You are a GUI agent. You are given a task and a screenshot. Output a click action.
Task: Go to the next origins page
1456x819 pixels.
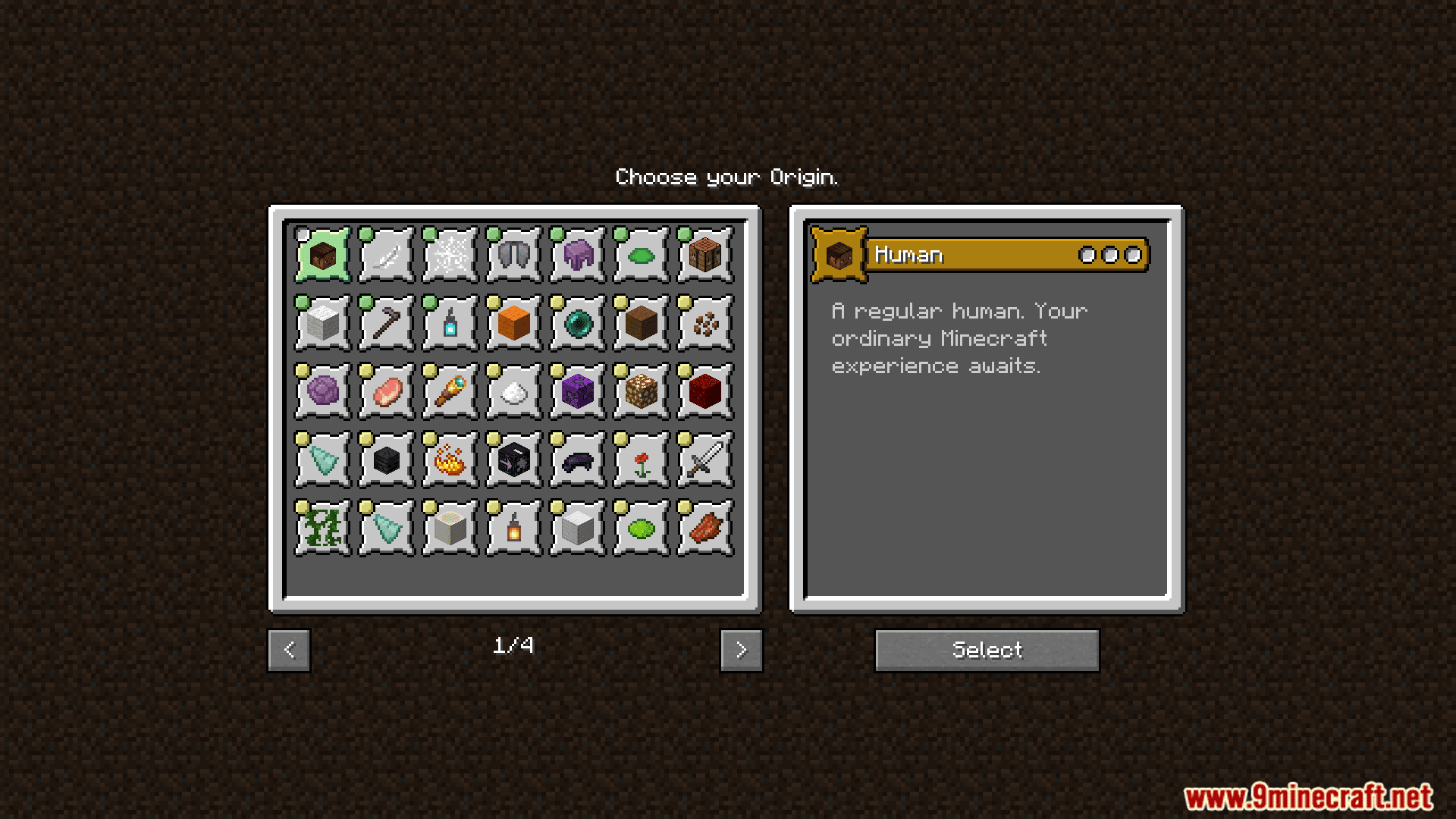741,650
